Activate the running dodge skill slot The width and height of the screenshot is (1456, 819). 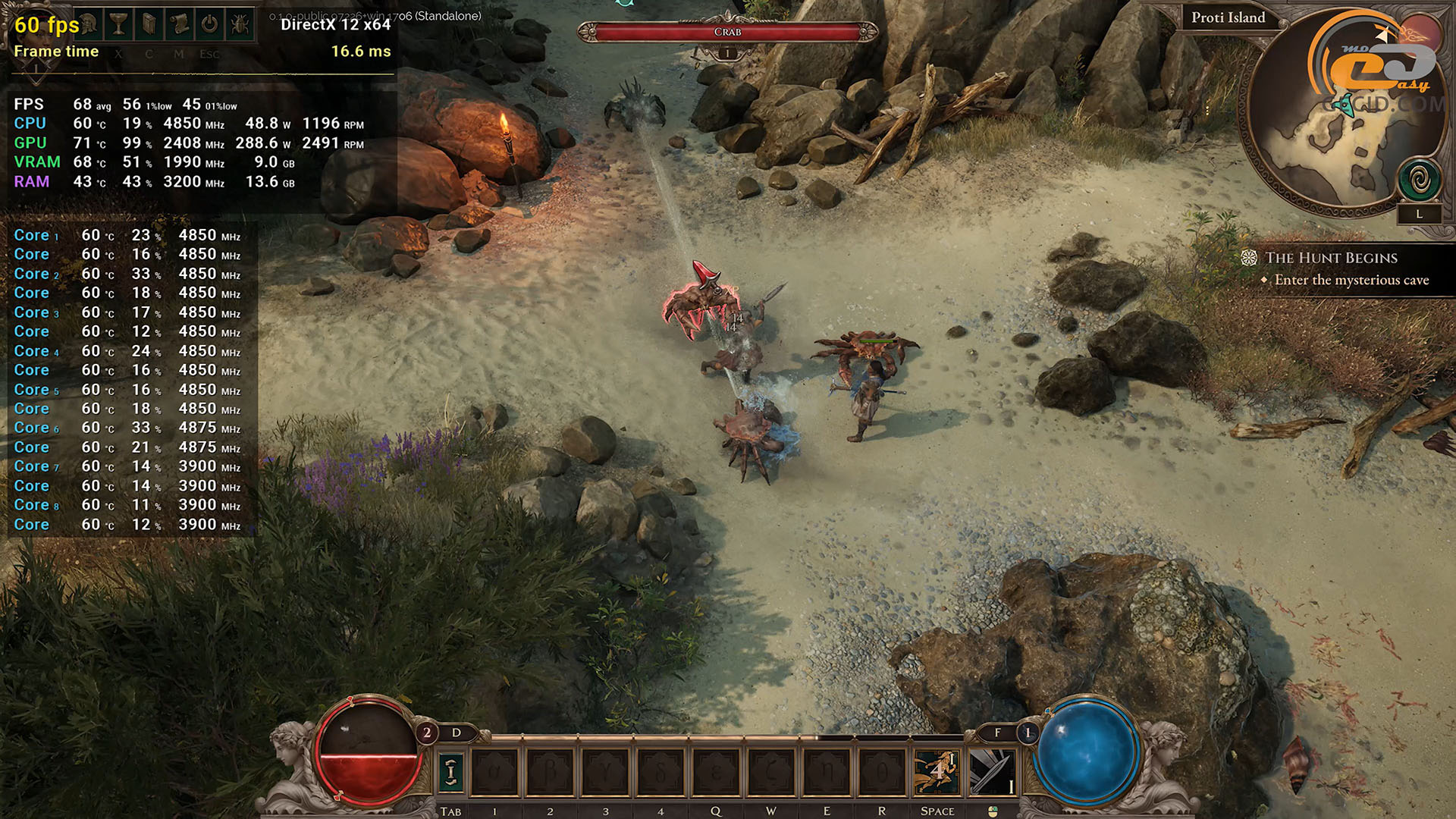(937, 772)
